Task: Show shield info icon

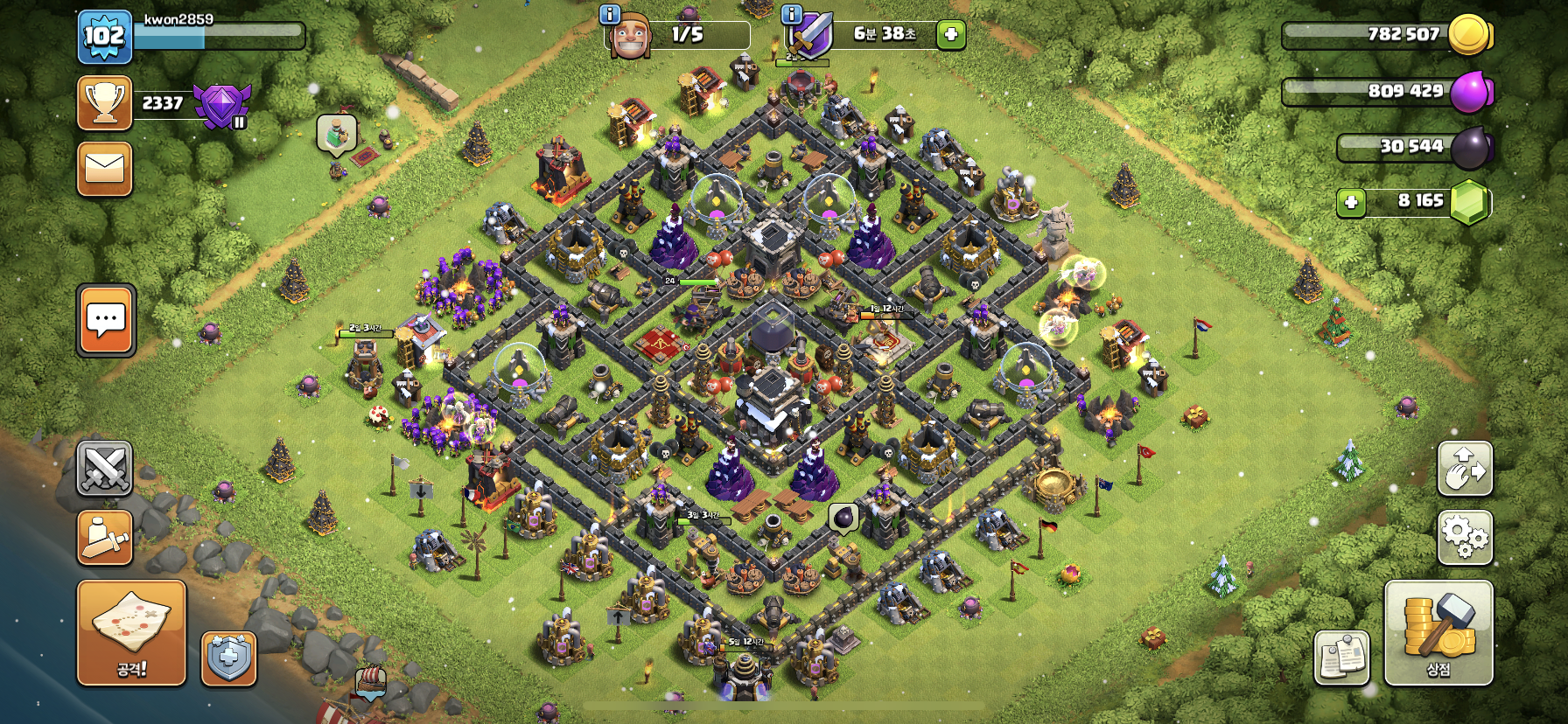Action: 791,14
